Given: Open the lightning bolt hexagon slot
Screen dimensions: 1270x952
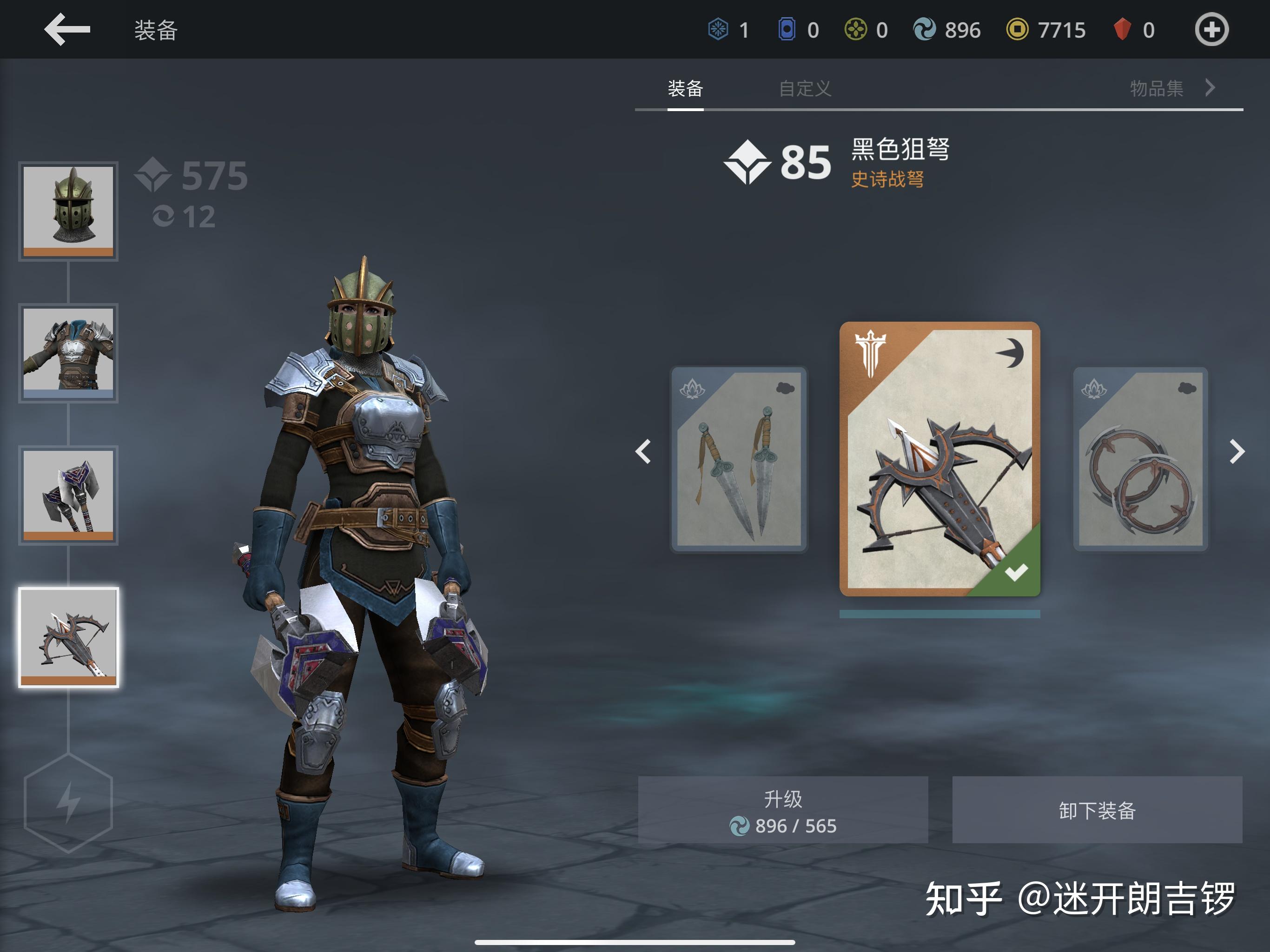Looking at the screenshot, I should point(68,803).
